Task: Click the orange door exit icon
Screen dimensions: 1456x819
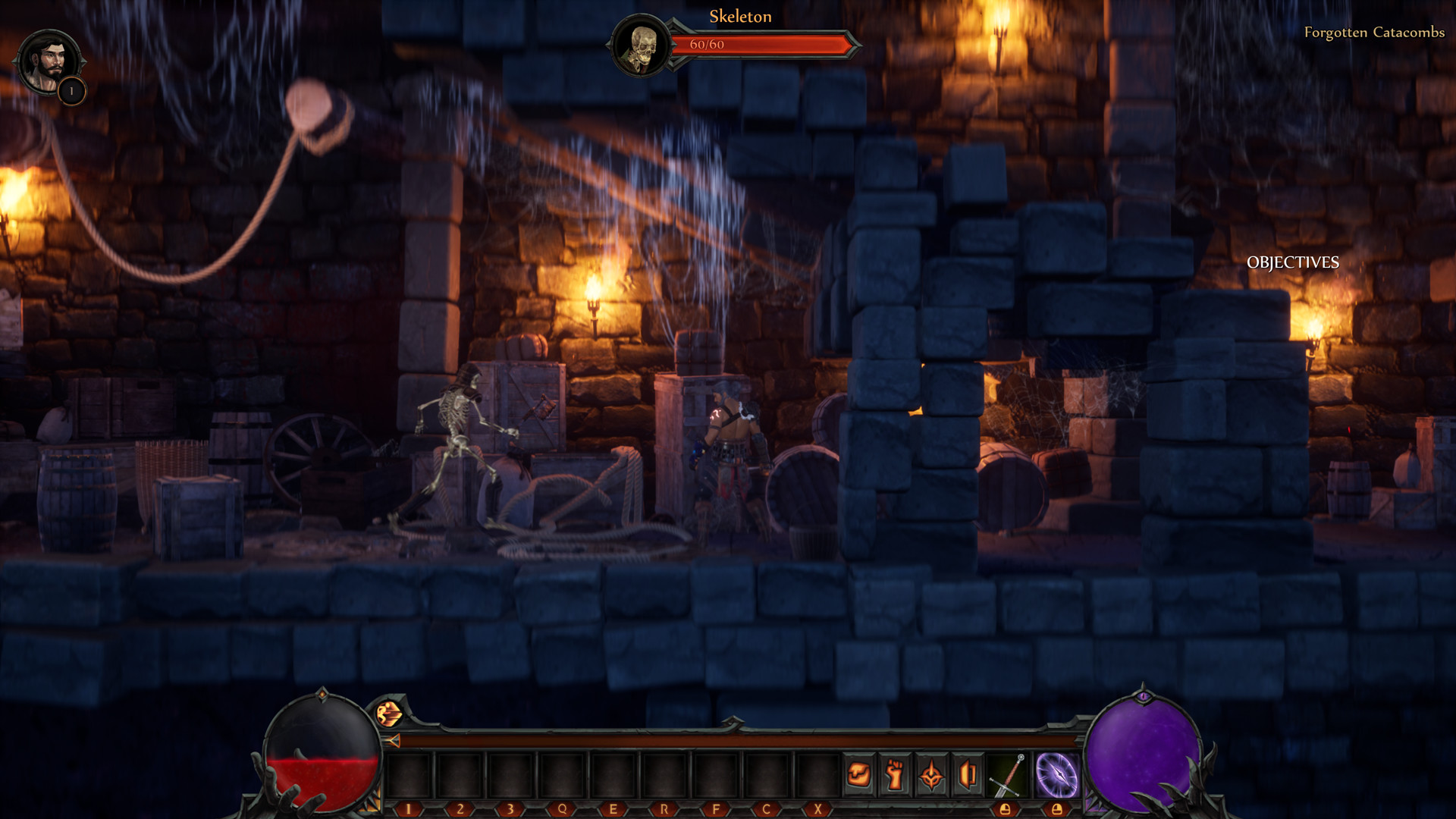Action: [968, 775]
